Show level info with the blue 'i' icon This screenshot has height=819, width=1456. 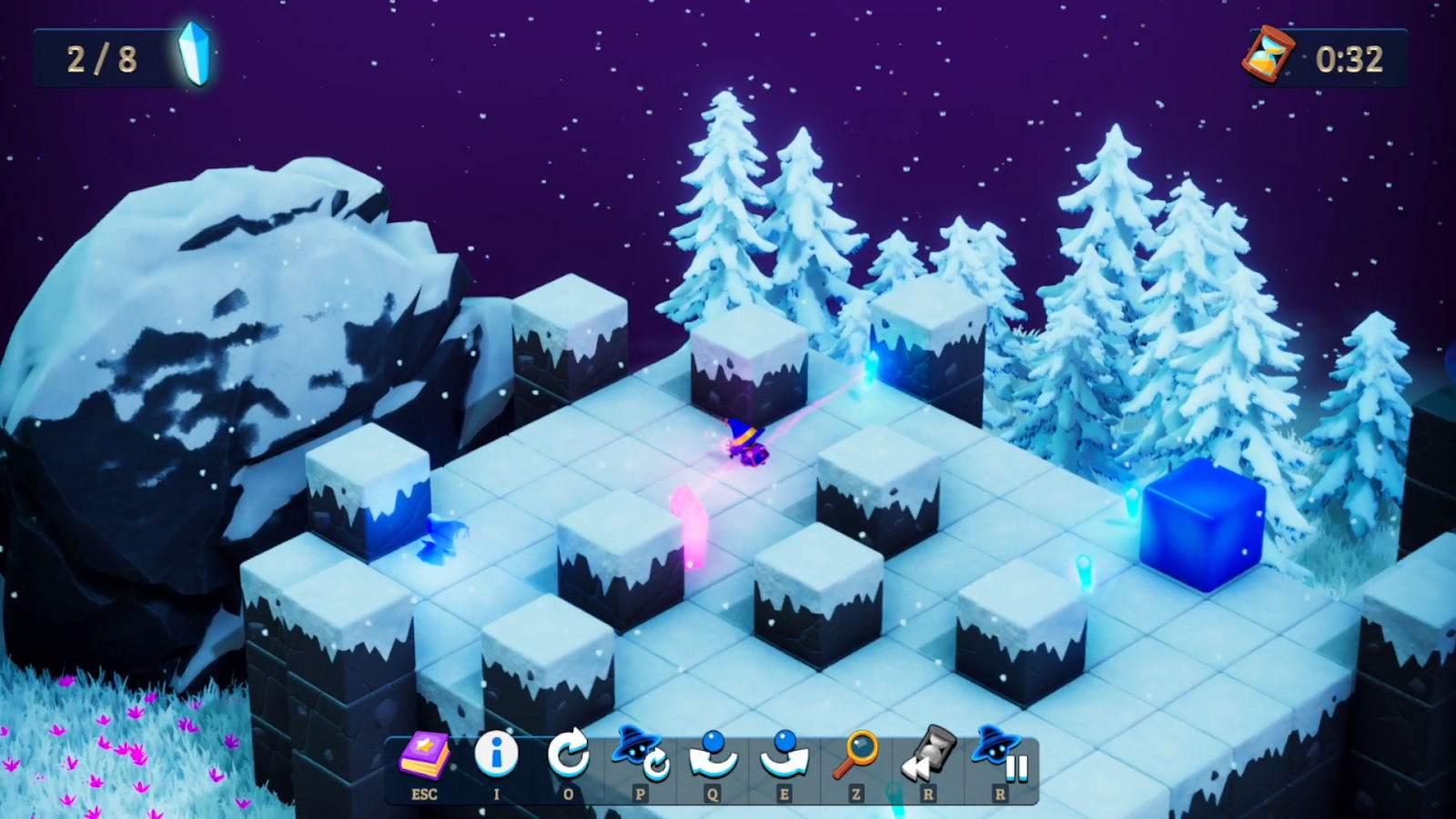(496, 755)
